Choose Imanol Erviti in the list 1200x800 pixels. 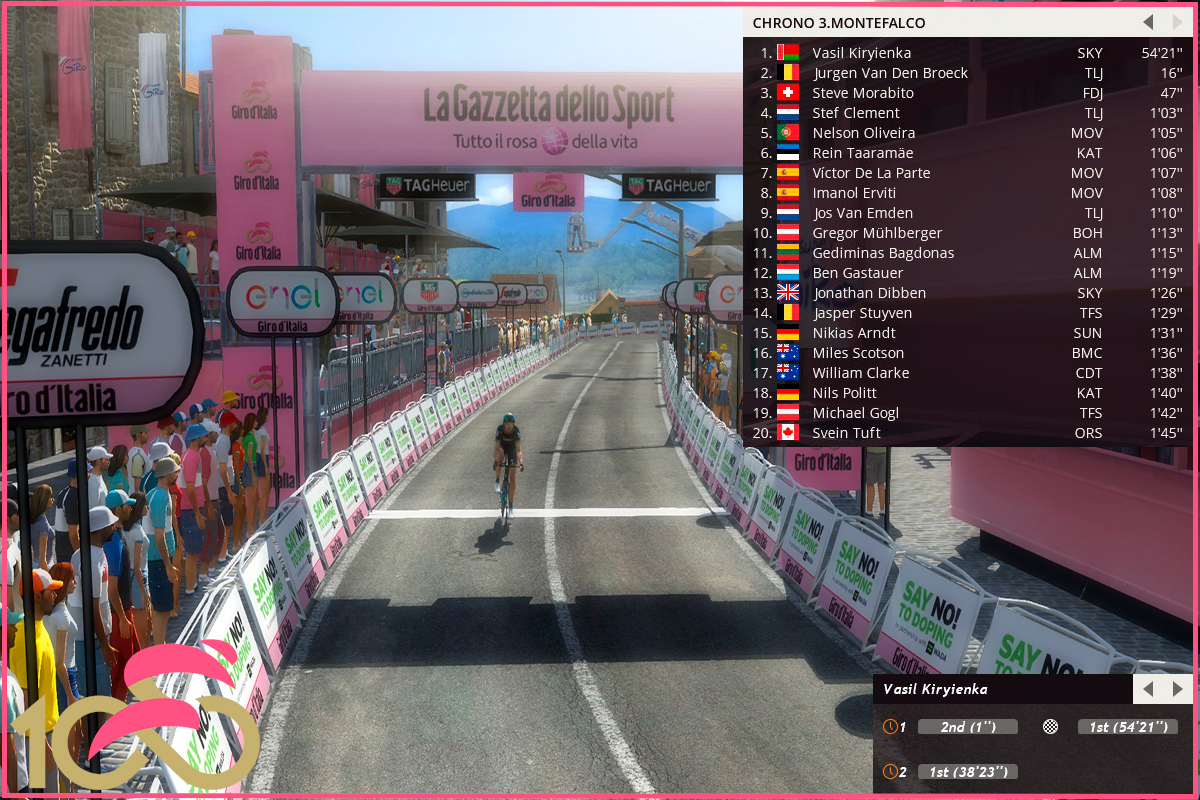(x=854, y=193)
